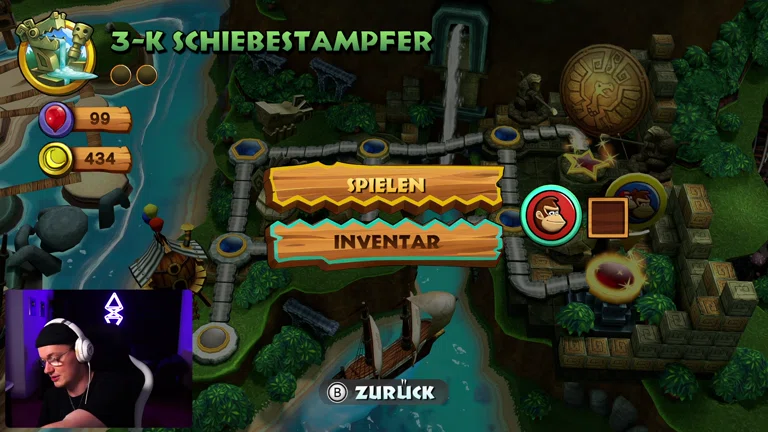Open the Inventar menu
This screenshot has height=432, width=768.
coord(385,241)
